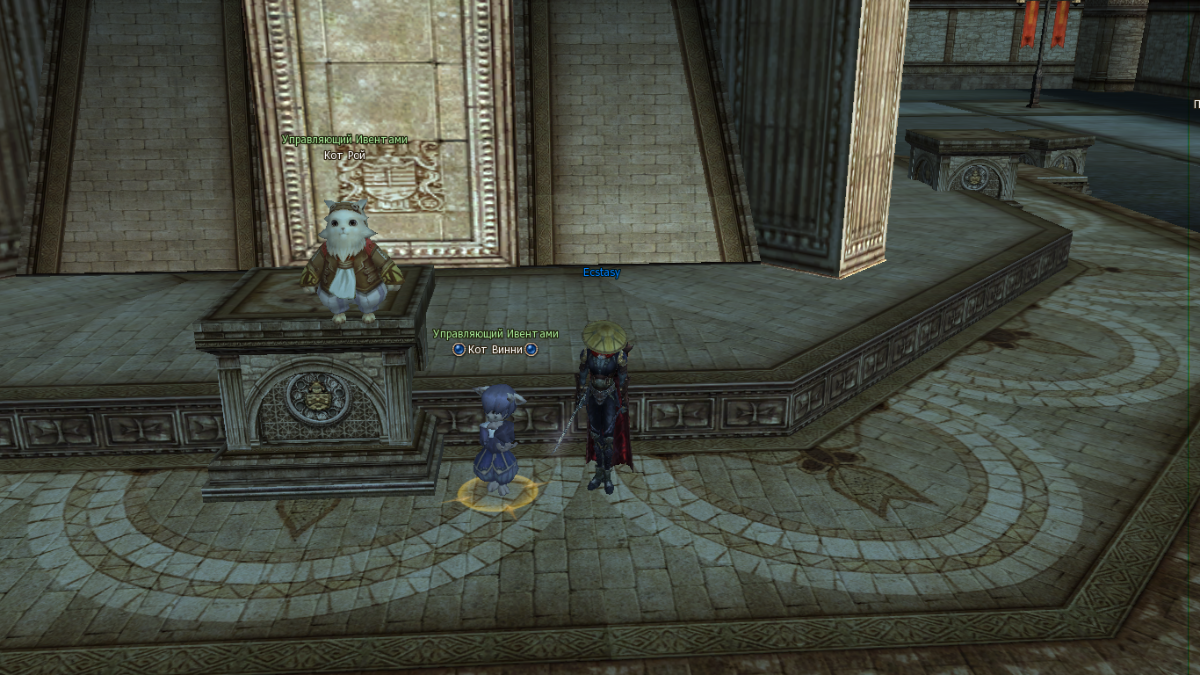Image resolution: width=1200 pixels, height=675 pixels.
Task: Click the Кот Рой name label
Action: (x=344, y=155)
